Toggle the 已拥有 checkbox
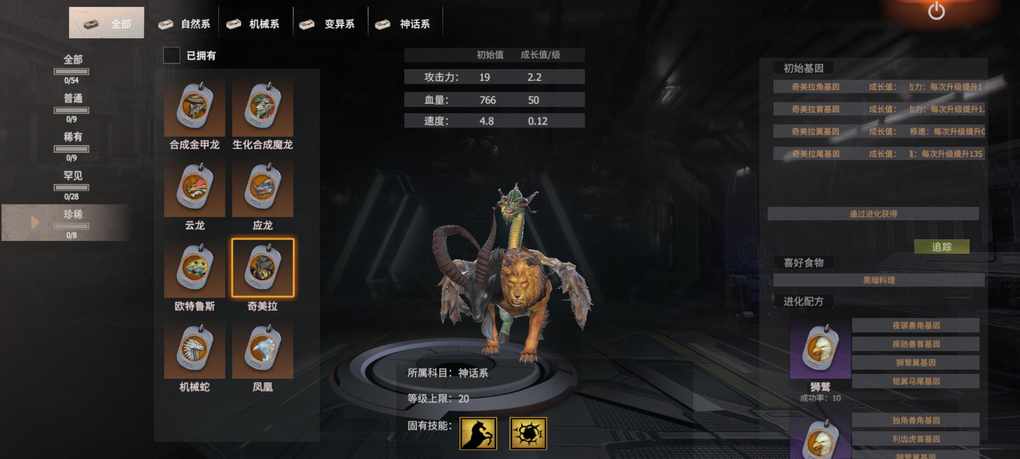Image resolution: width=1020 pixels, height=459 pixels. coord(172,56)
